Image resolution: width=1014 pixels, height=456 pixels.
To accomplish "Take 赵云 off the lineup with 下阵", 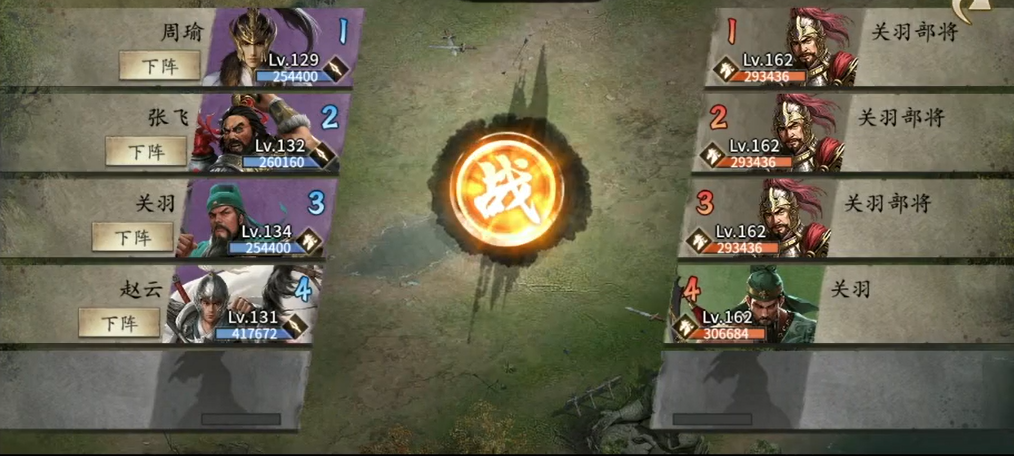I will pos(119,323).
